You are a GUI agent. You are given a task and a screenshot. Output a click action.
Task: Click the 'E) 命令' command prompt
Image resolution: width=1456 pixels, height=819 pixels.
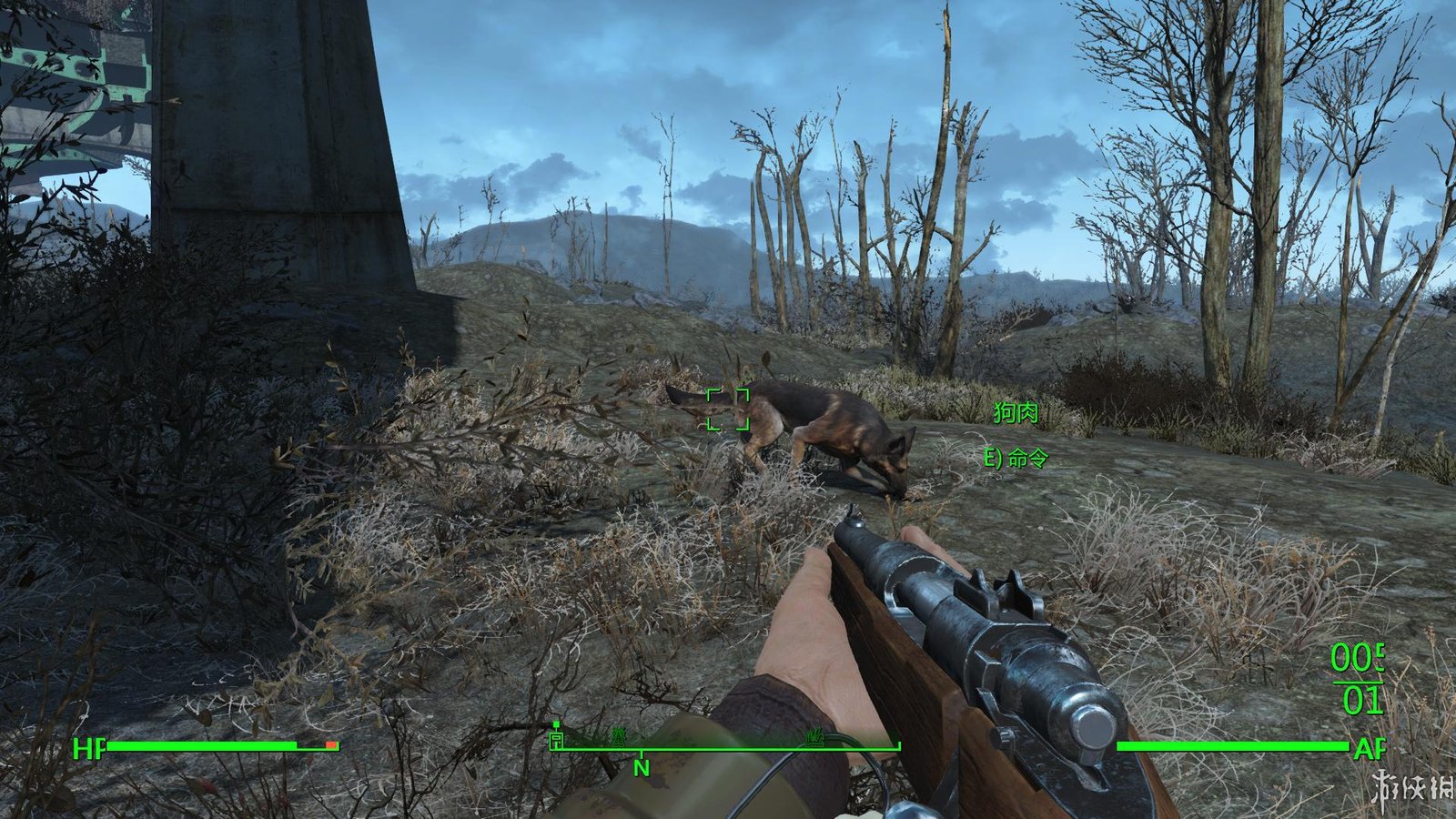[x=1016, y=460]
